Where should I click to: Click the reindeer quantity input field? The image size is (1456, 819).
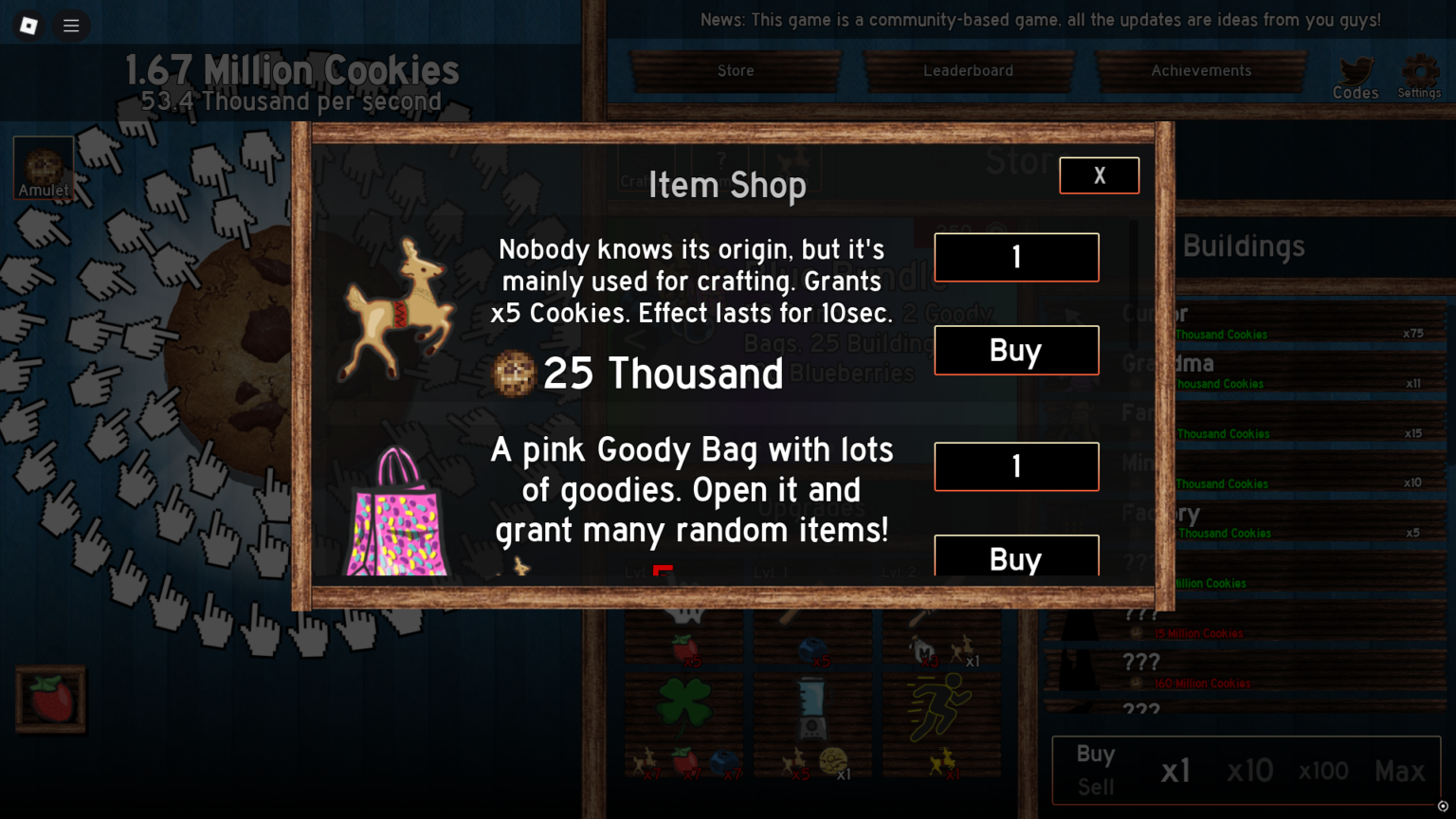tap(1015, 257)
